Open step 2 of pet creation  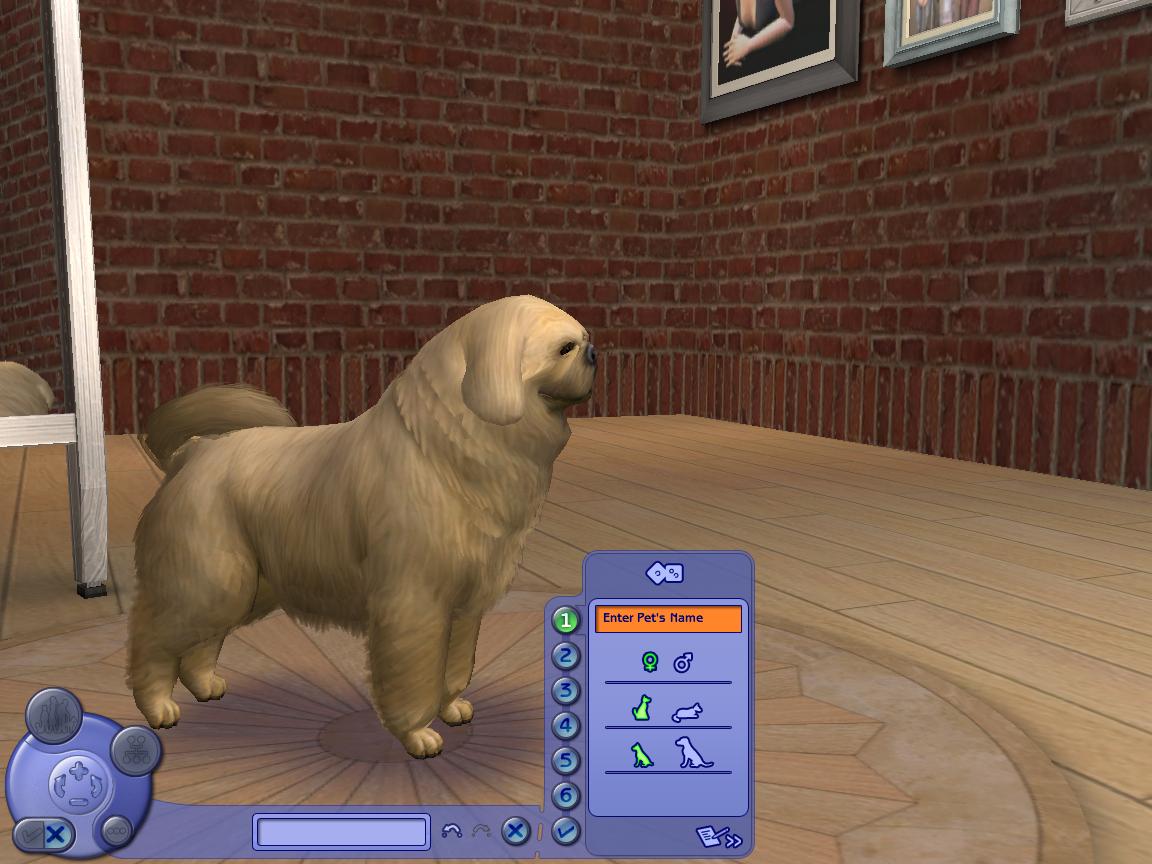coord(566,656)
